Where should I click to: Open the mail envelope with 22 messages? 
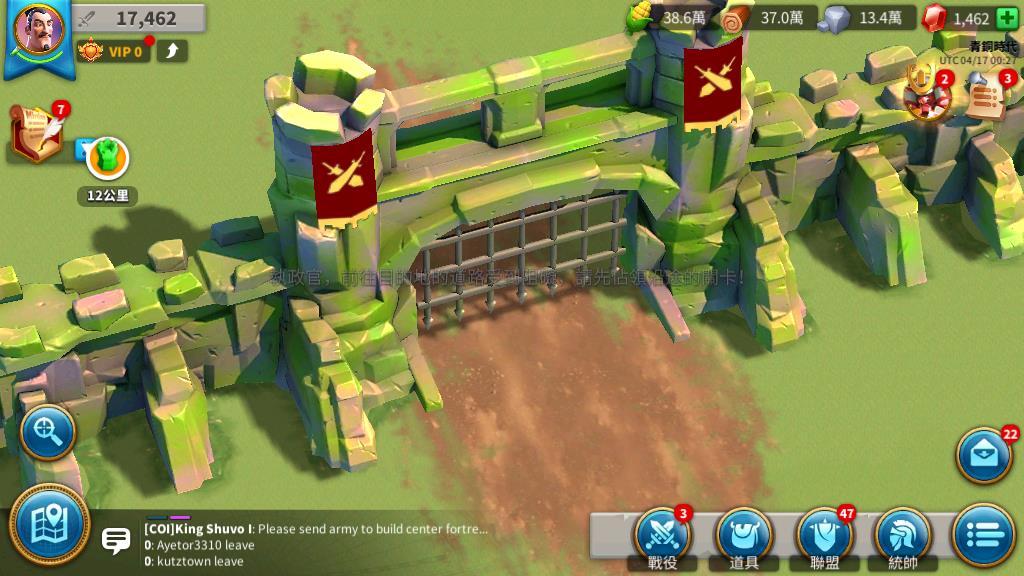click(x=984, y=455)
